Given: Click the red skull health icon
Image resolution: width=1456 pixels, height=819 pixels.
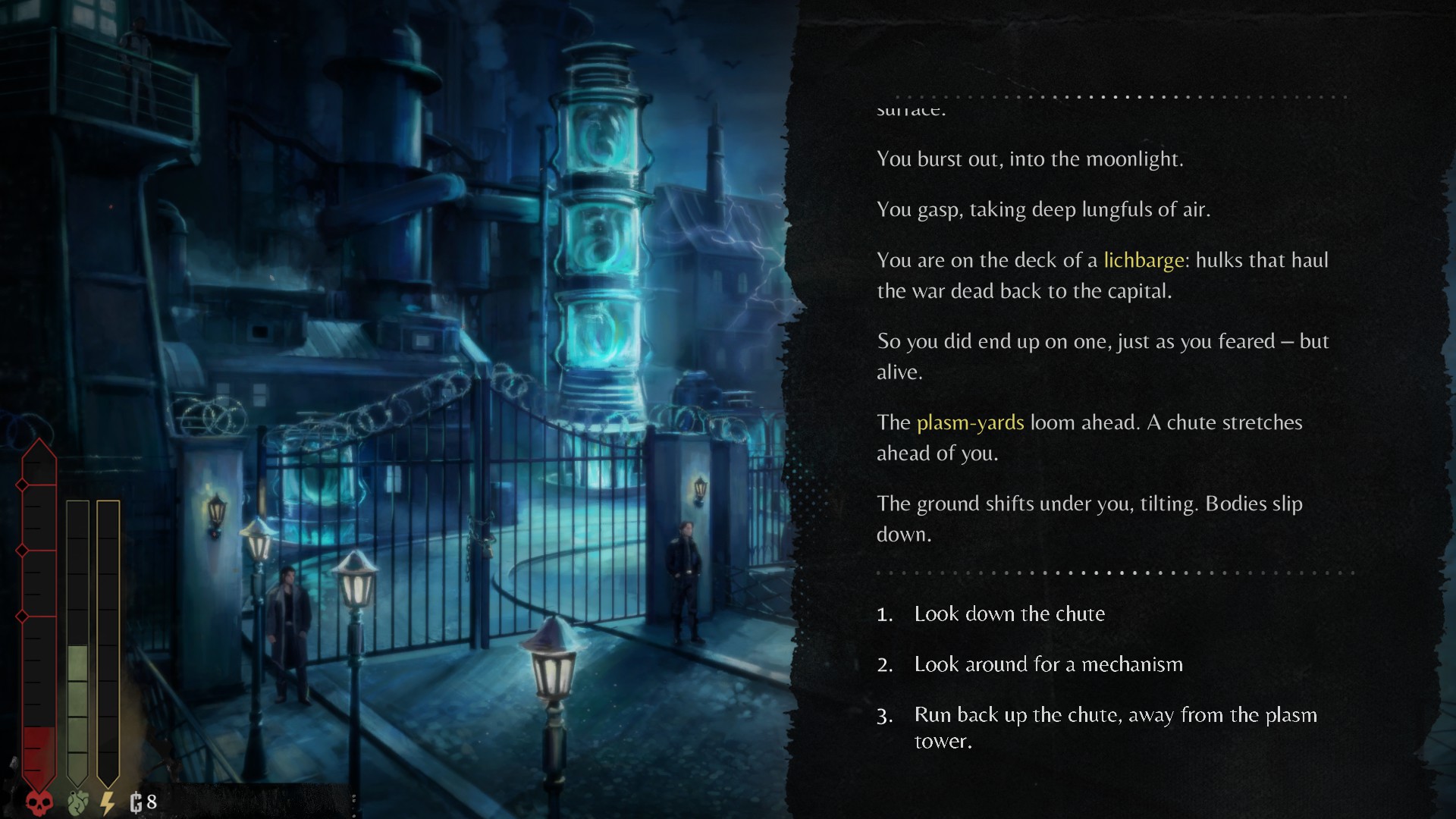Looking at the screenshot, I should [39, 802].
